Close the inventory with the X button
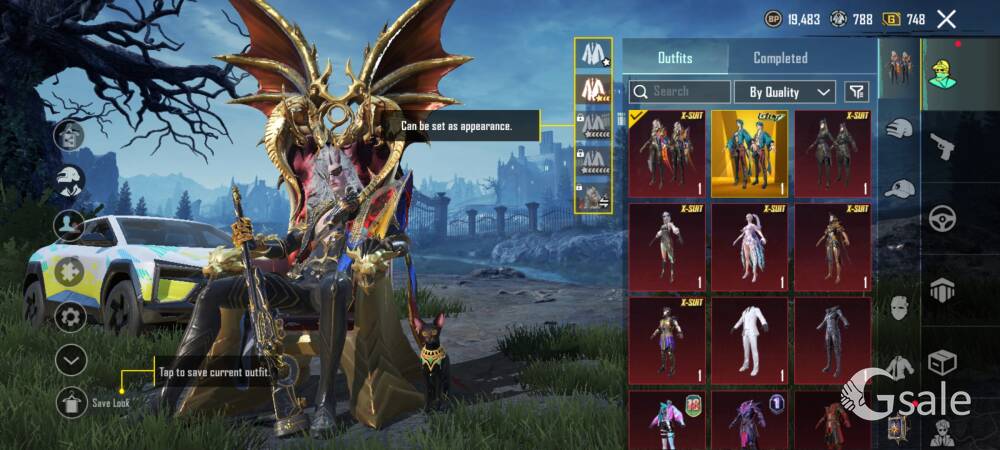 [946, 18]
